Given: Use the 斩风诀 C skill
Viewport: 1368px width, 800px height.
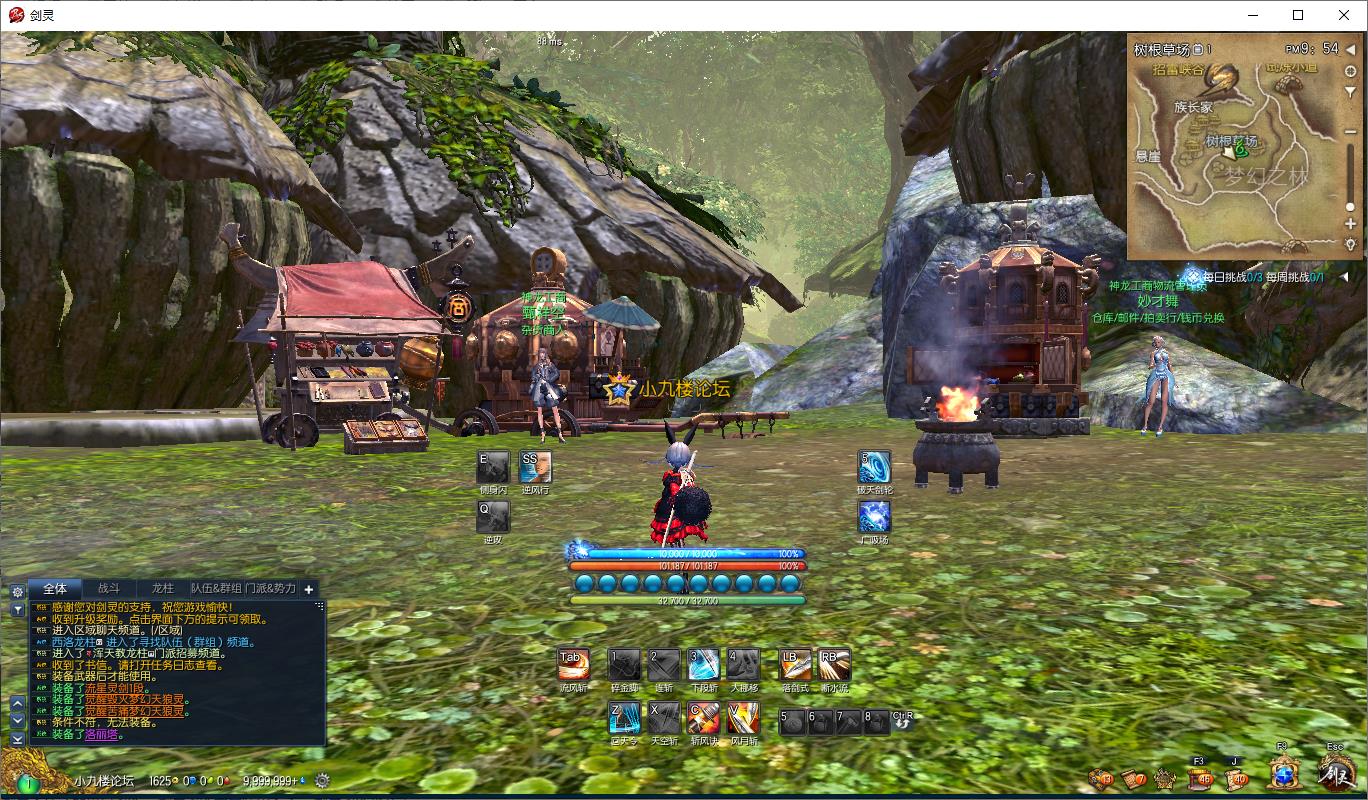Looking at the screenshot, I should [x=703, y=718].
